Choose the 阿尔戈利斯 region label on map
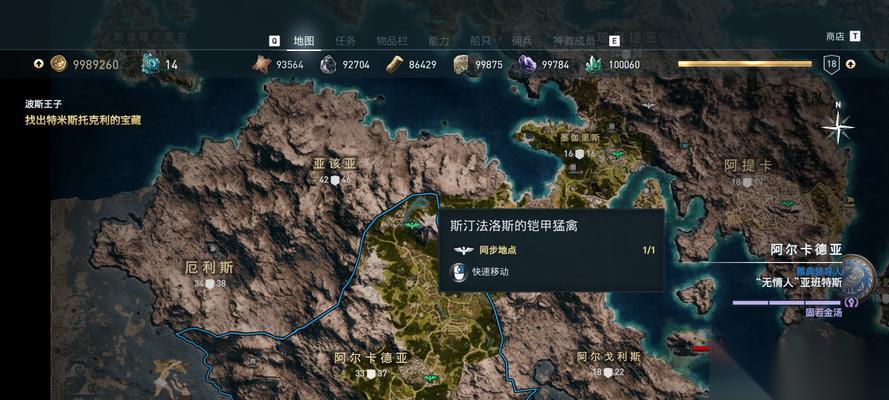889x400 pixels. tap(608, 357)
